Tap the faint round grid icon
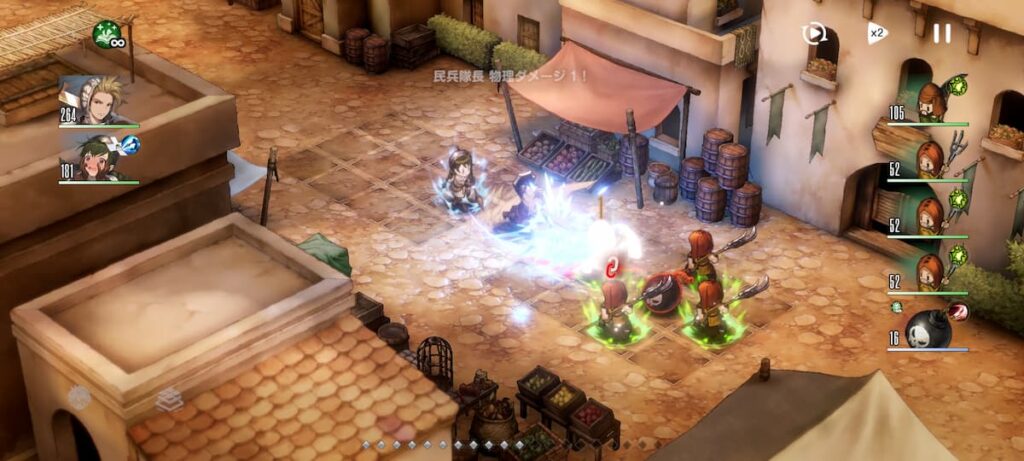Viewport: 1024px width, 461px height. [x=79, y=398]
